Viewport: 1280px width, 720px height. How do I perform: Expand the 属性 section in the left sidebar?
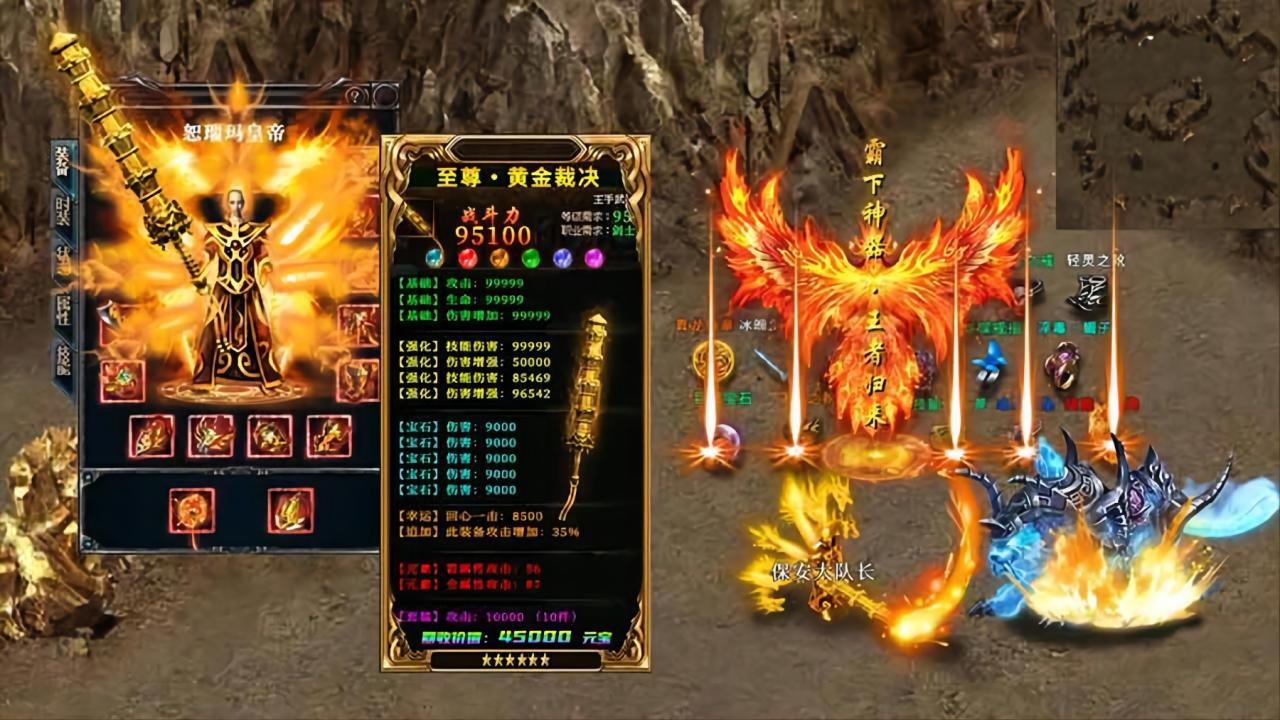click(x=60, y=308)
